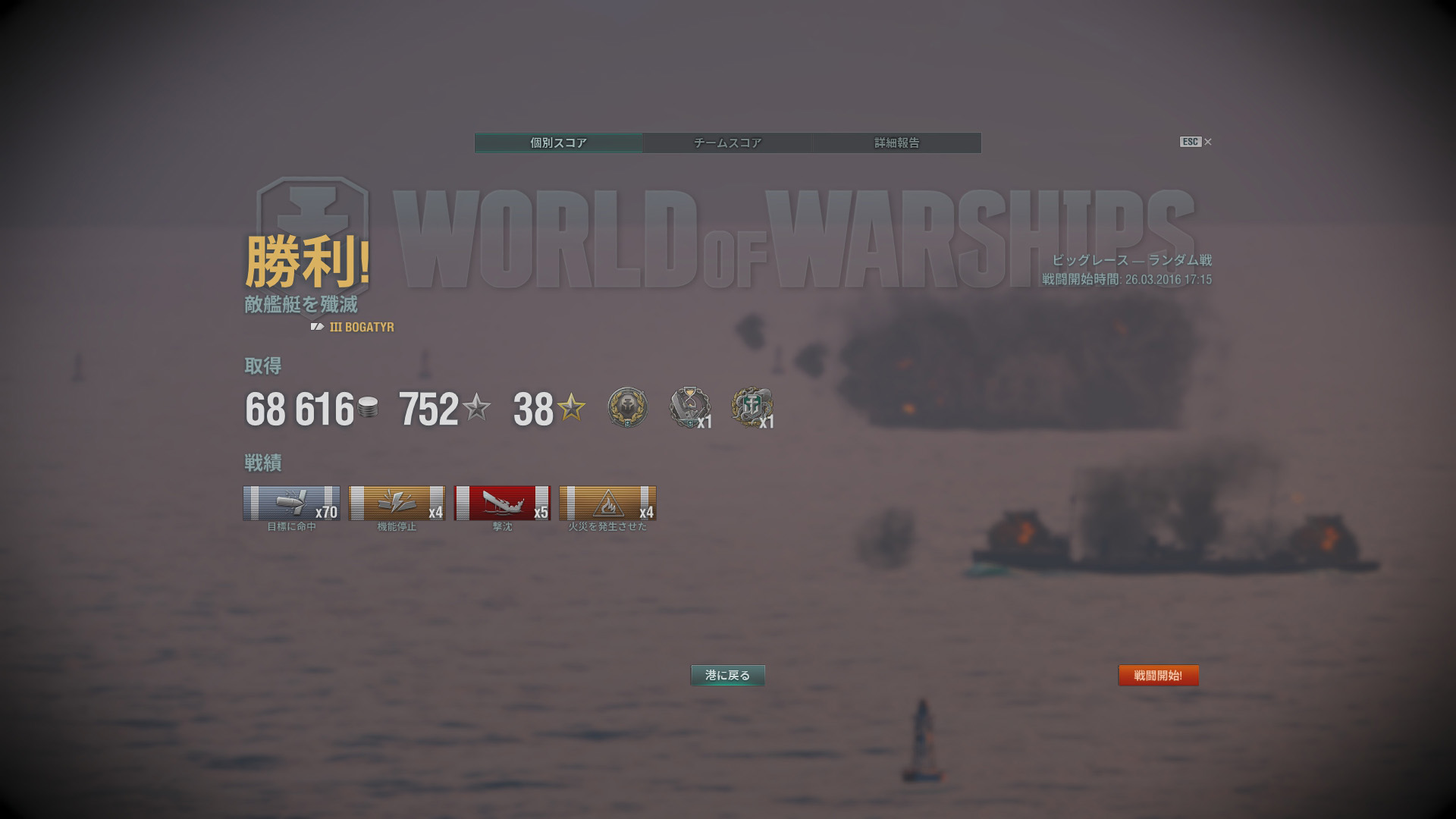The height and width of the screenshot is (819, 1456).
Task: Inspect the hourglass achievement medal
Action: click(689, 408)
